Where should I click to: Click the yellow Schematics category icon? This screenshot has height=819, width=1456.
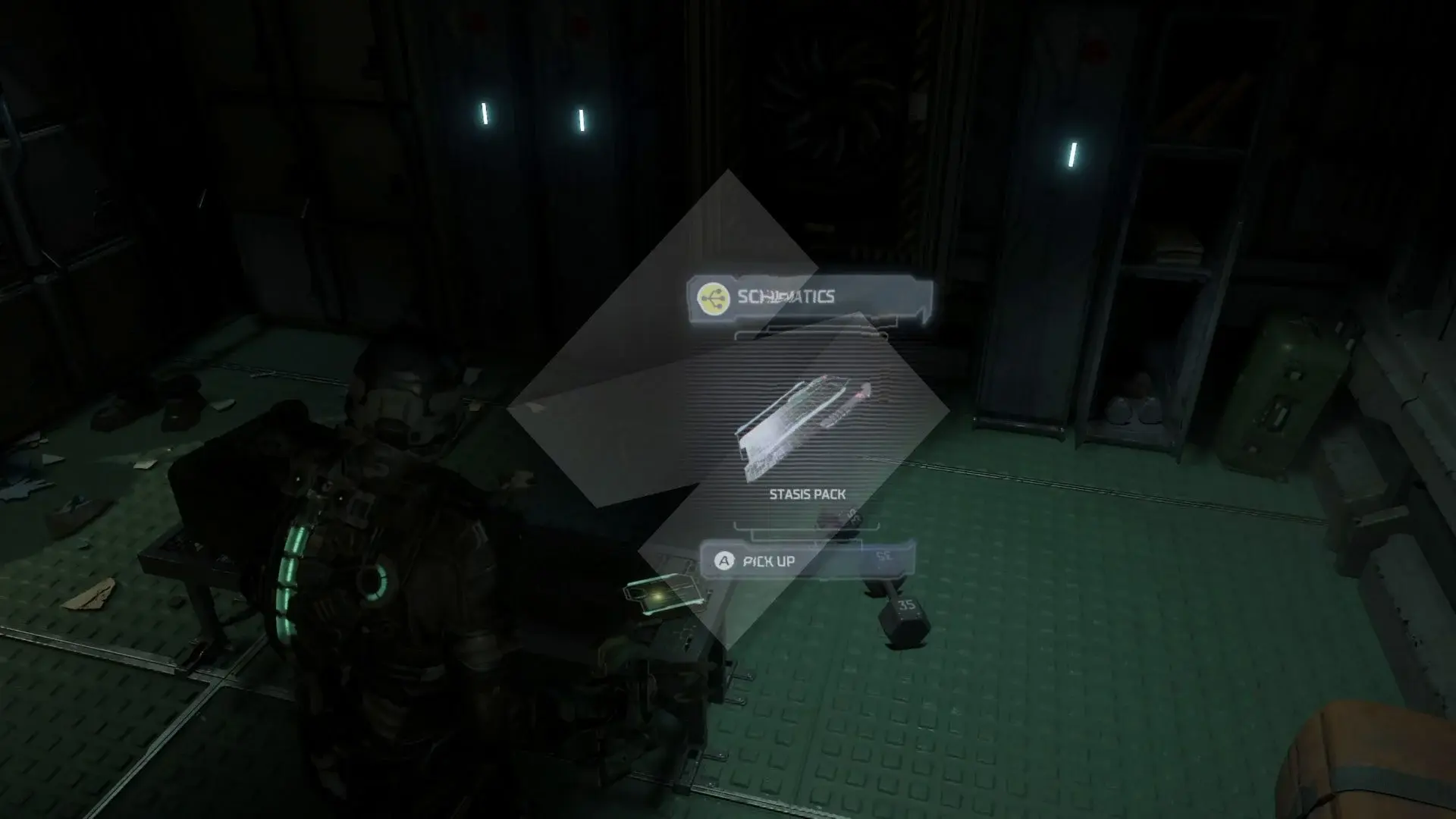point(713,297)
